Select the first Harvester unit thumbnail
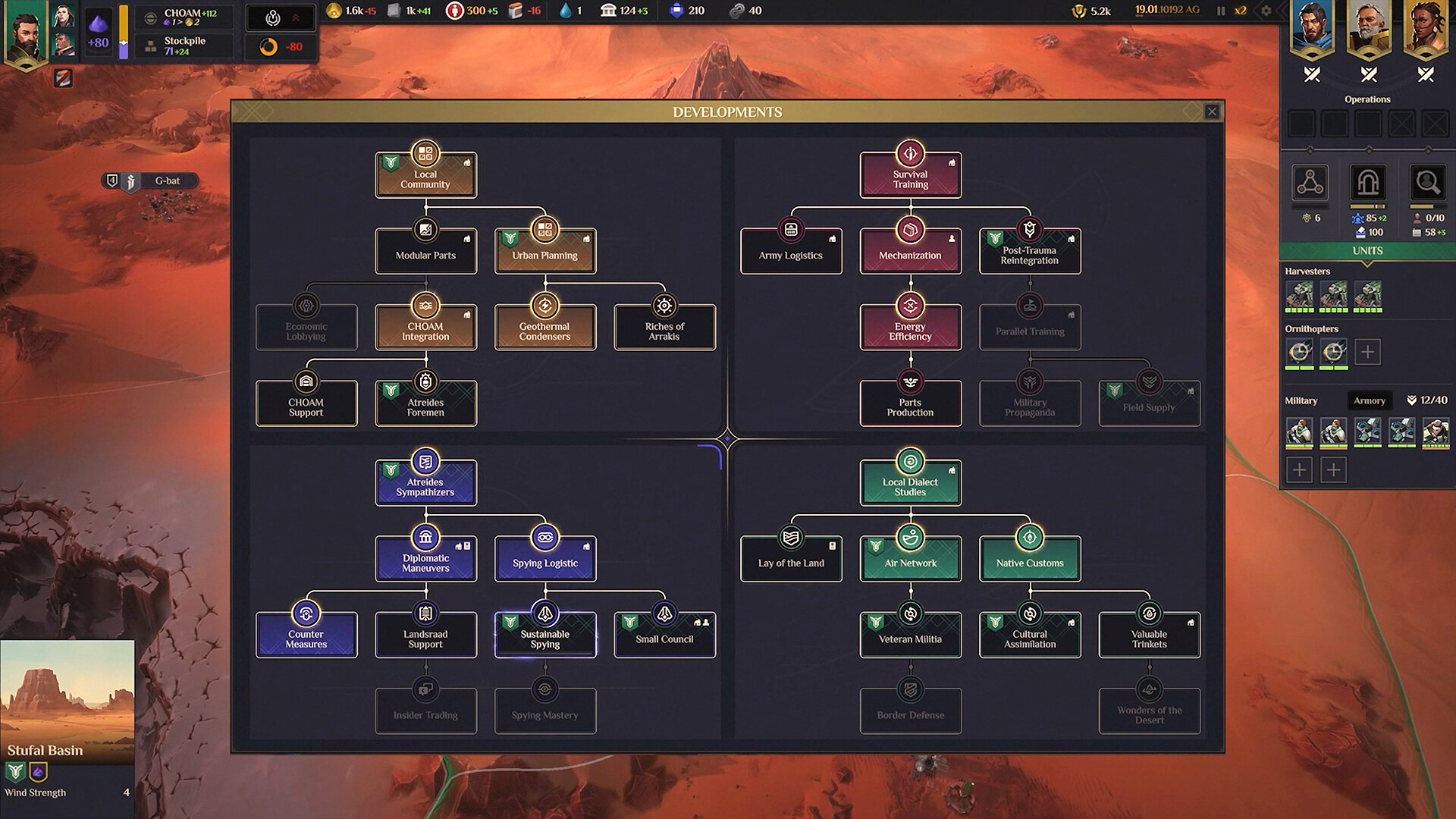1456x819 pixels. click(x=1299, y=293)
